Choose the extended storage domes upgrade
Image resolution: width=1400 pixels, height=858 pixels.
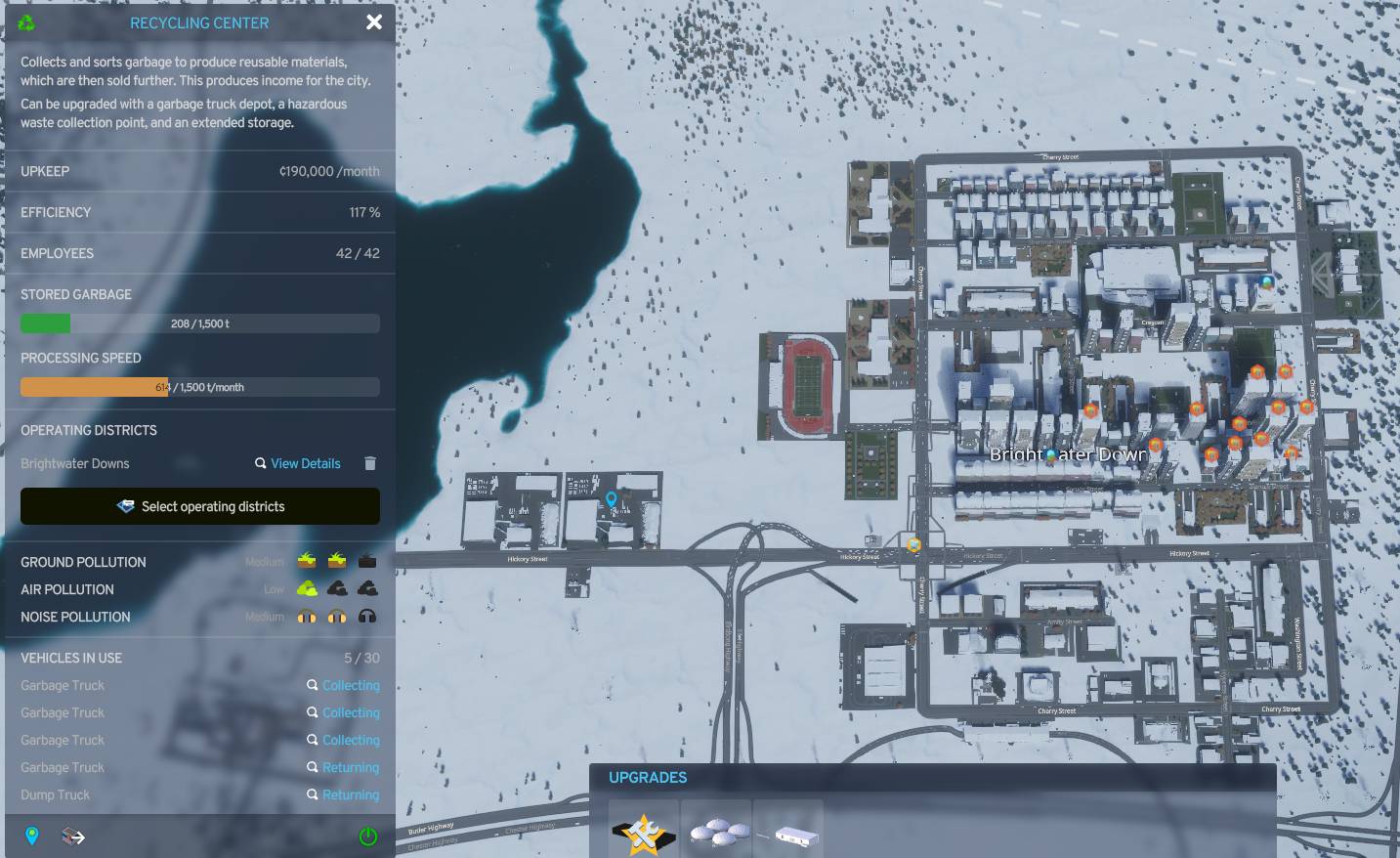tap(716, 830)
